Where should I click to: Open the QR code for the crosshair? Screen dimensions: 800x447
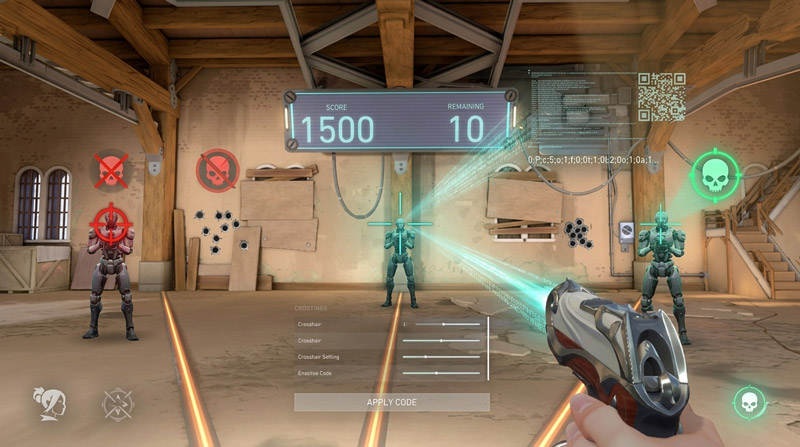pyautogui.click(x=661, y=97)
